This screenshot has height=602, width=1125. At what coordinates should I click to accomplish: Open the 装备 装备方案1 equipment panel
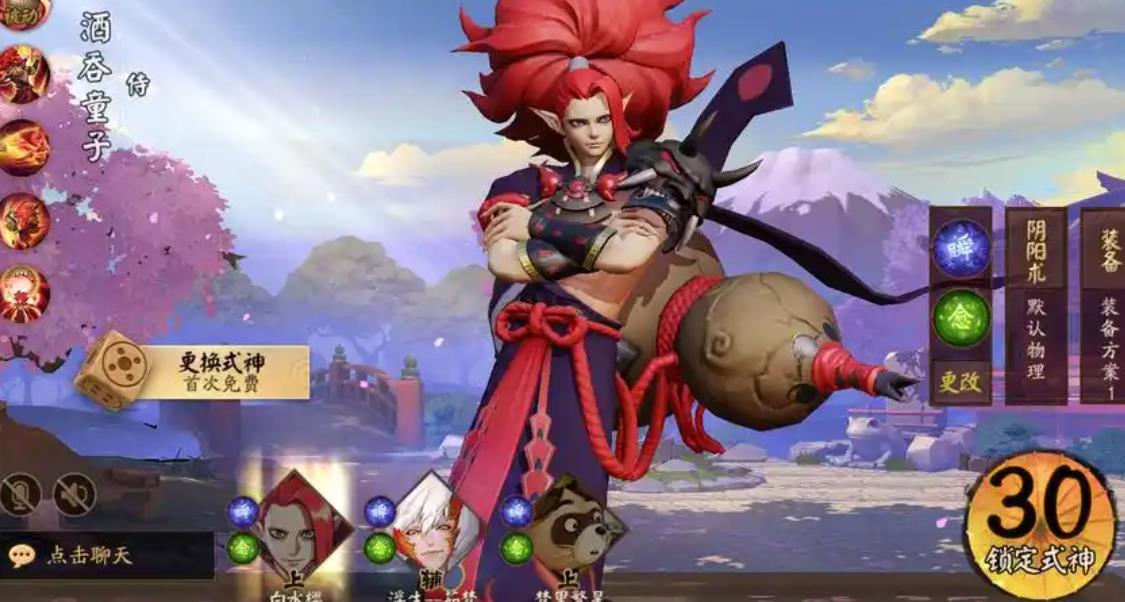point(1102,305)
